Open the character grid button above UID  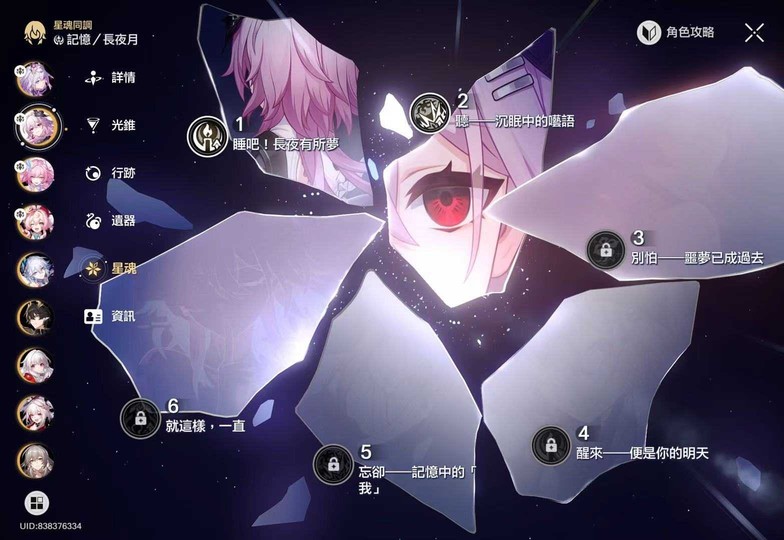click(36, 502)
